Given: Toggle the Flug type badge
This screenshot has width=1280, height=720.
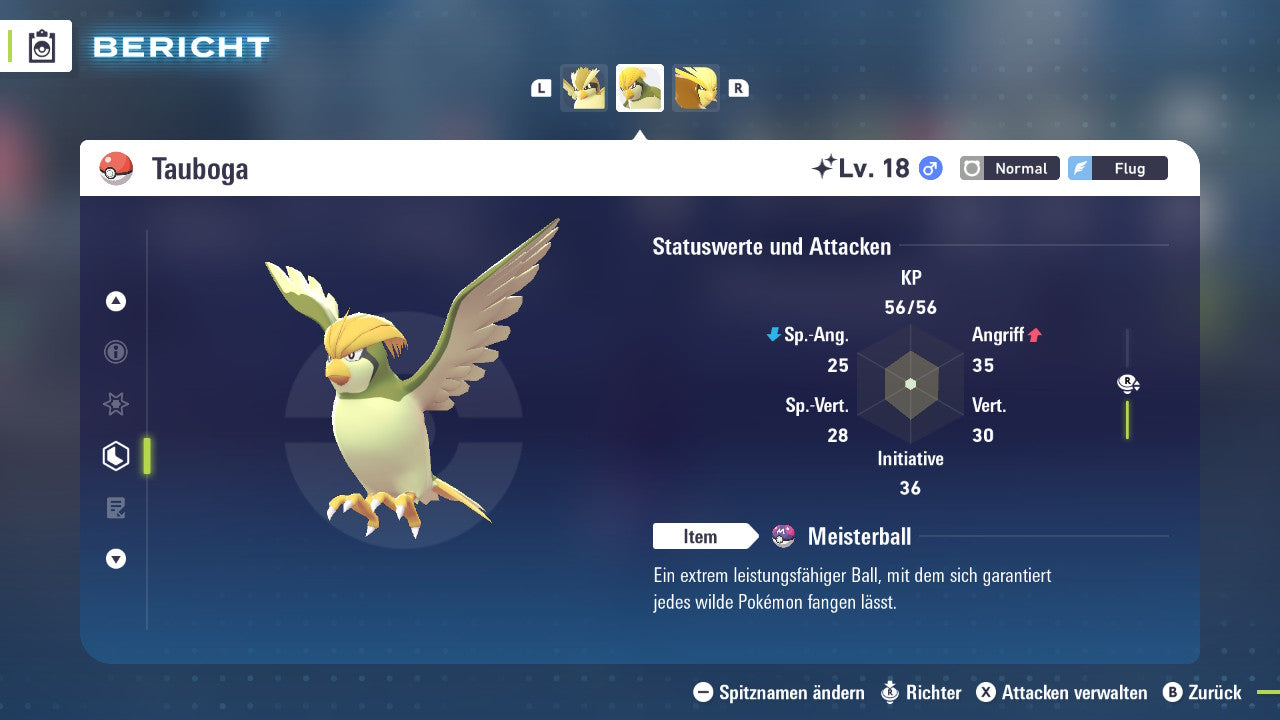Looking at the screenshot, I should coord(1117,168).
